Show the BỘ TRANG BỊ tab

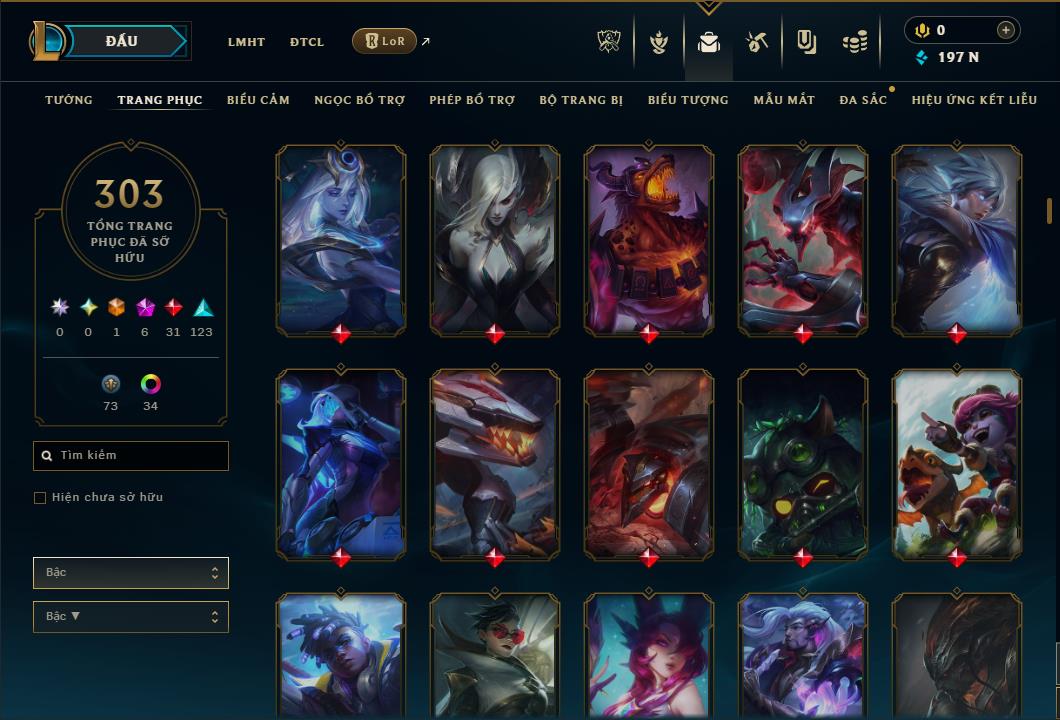[581, 100]
